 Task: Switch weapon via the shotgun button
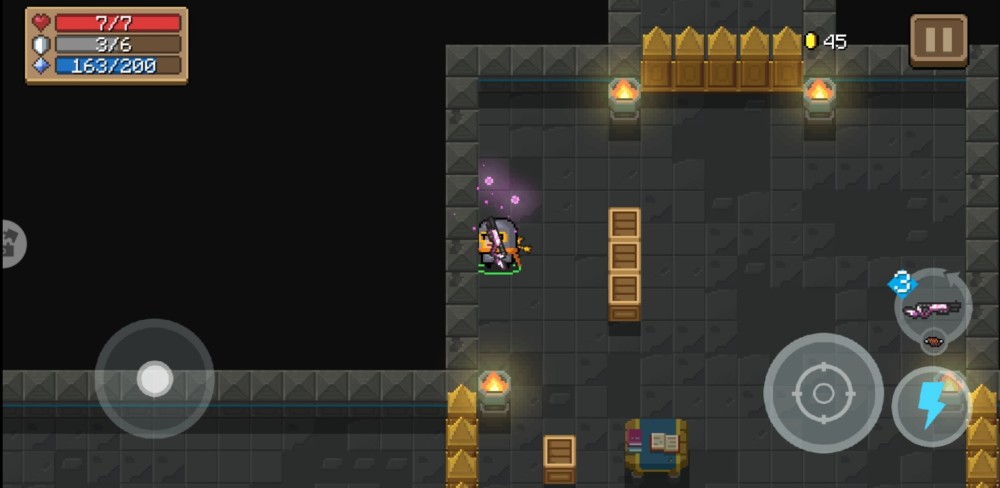point(932,308)
